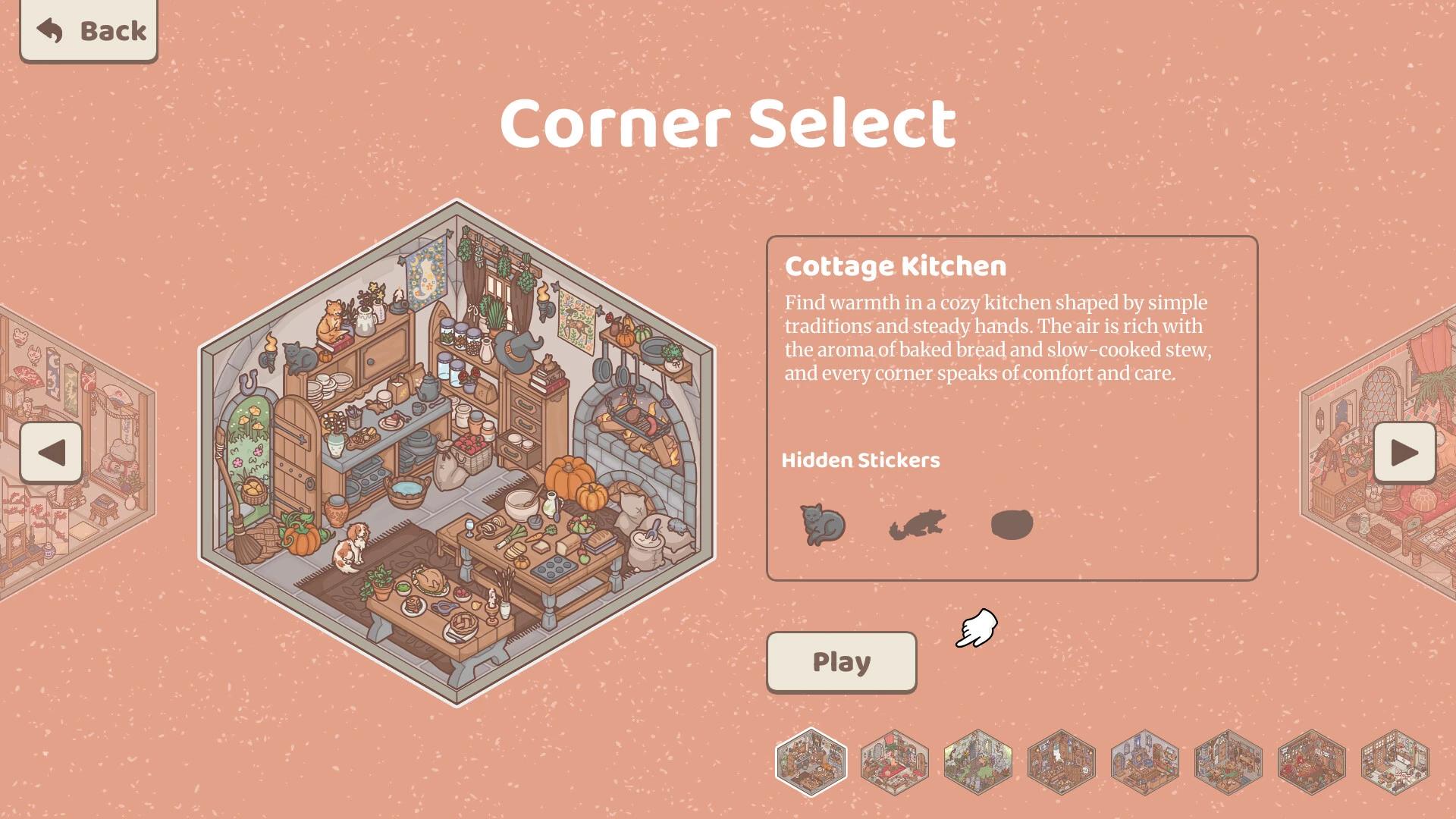Select the frog hidden sticker silhouette
This screenshot has height=819, width=1456.
coord(918,523)
